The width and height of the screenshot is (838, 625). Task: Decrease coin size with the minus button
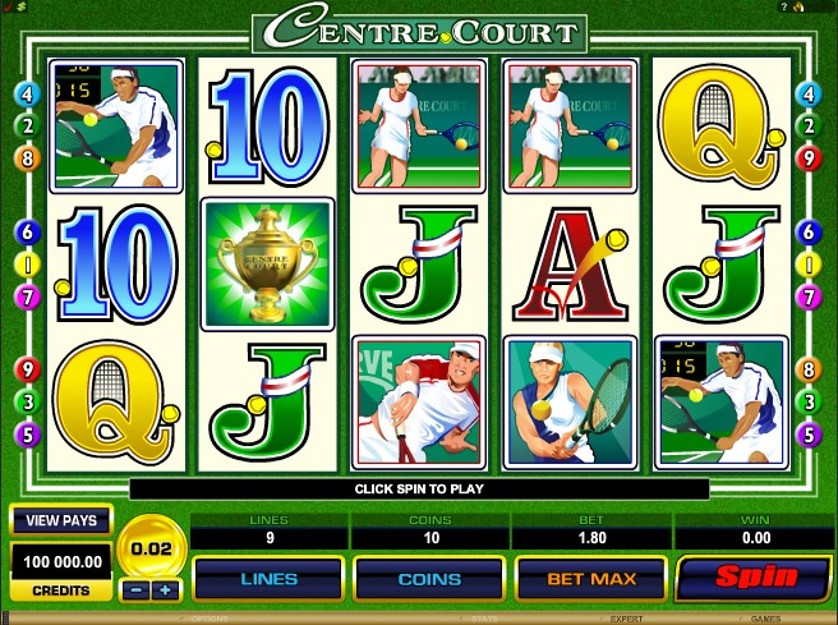[x=136, y=590]
